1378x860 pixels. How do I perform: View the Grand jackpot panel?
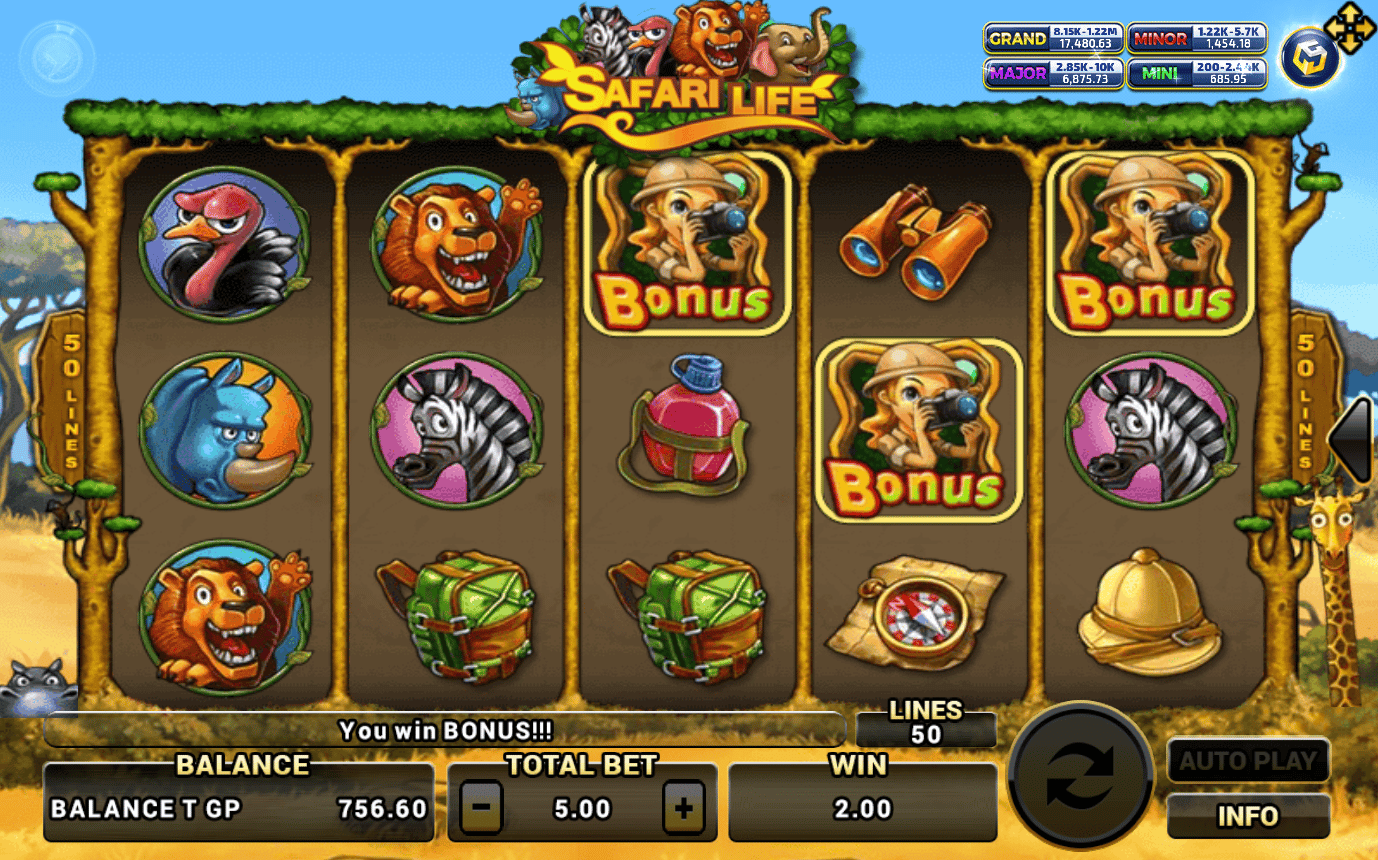coord(1053,39)
